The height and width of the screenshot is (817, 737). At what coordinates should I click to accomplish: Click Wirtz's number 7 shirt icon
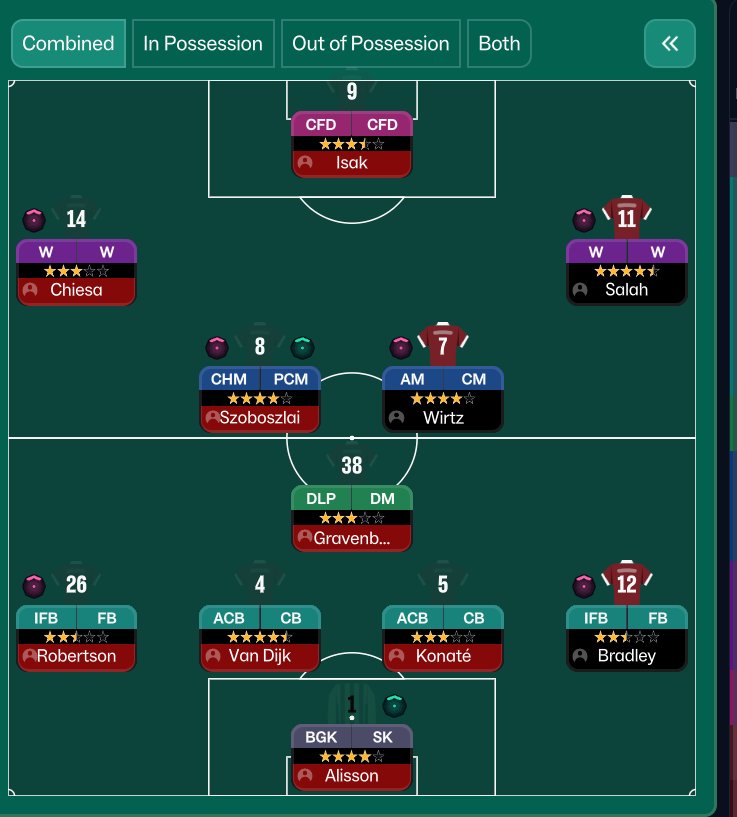pos(443,346)
